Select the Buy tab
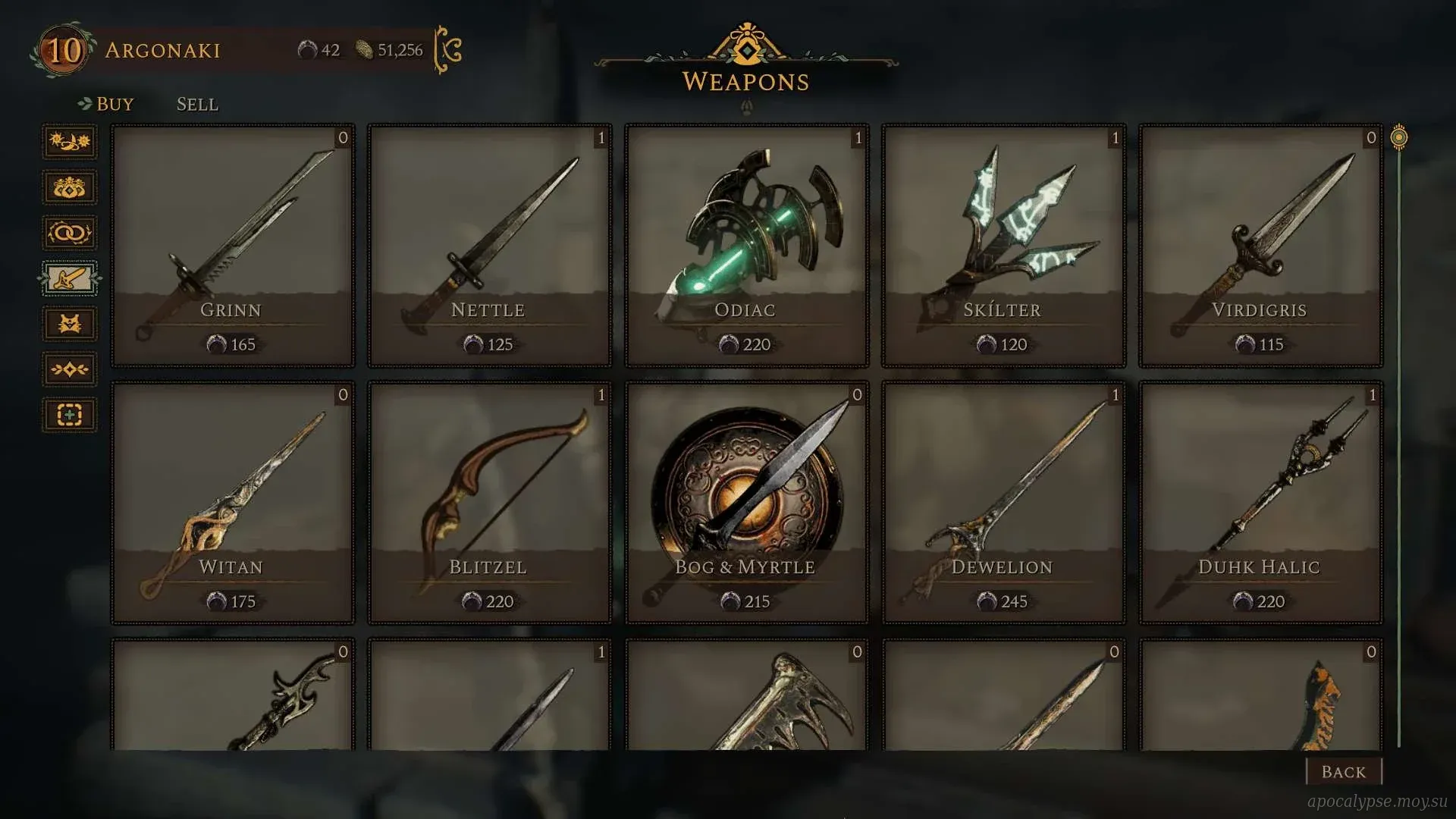Viewport: 1456px width, 819px height. tap(115, 104)
